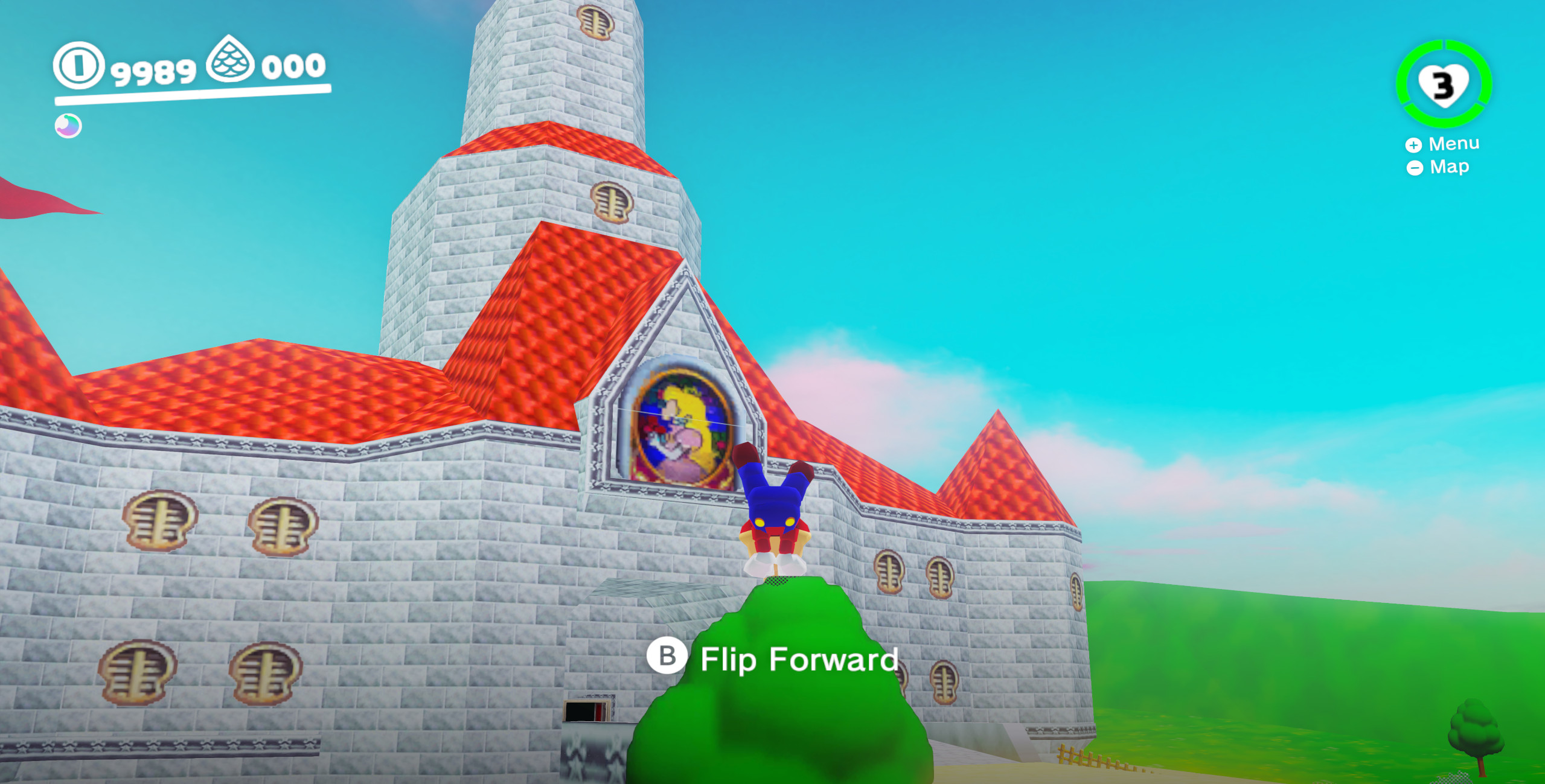
Task: Open the Menu via the plus control
Action: (1413, 144)
